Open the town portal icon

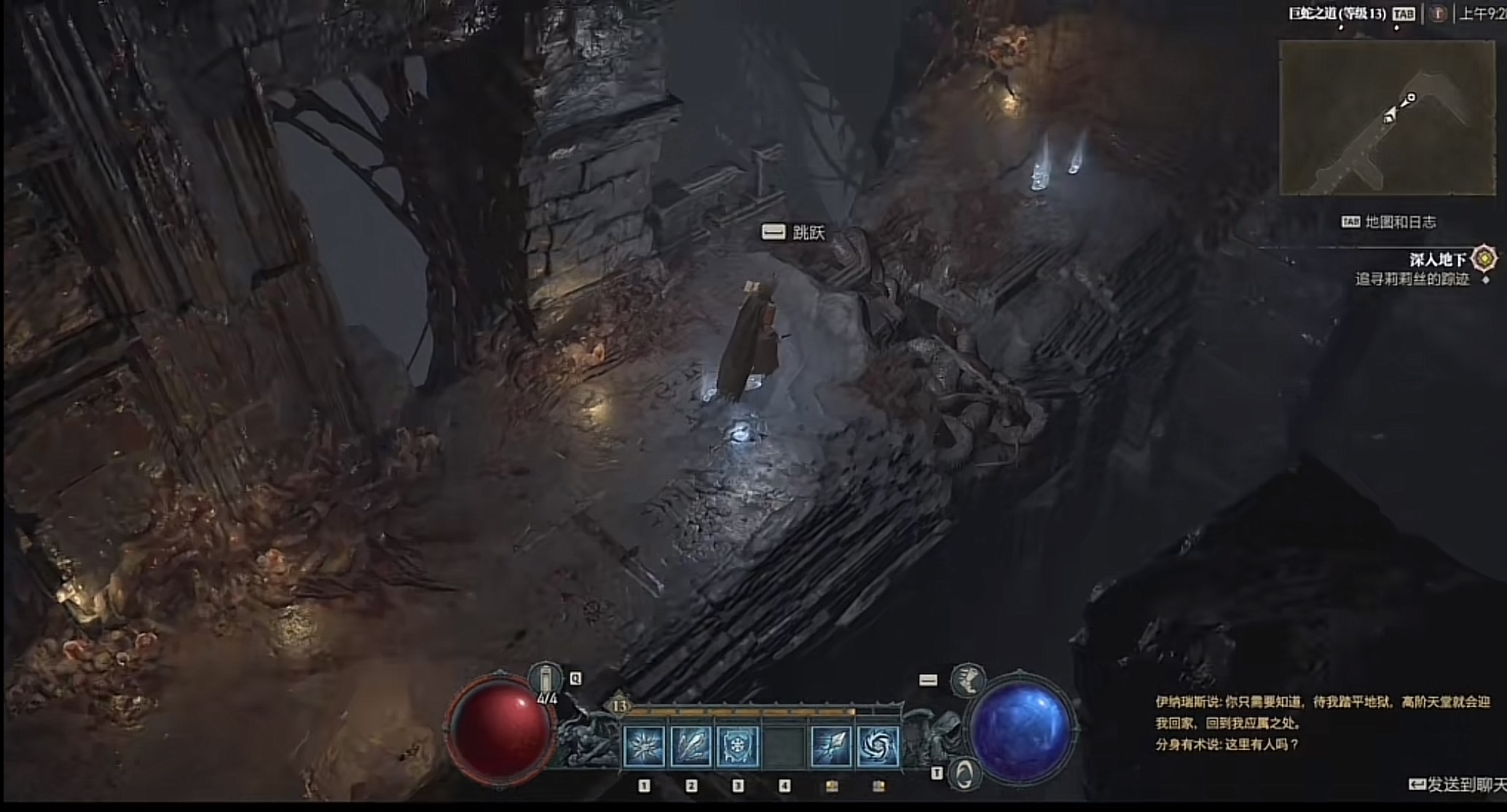(x=964, y=774)
